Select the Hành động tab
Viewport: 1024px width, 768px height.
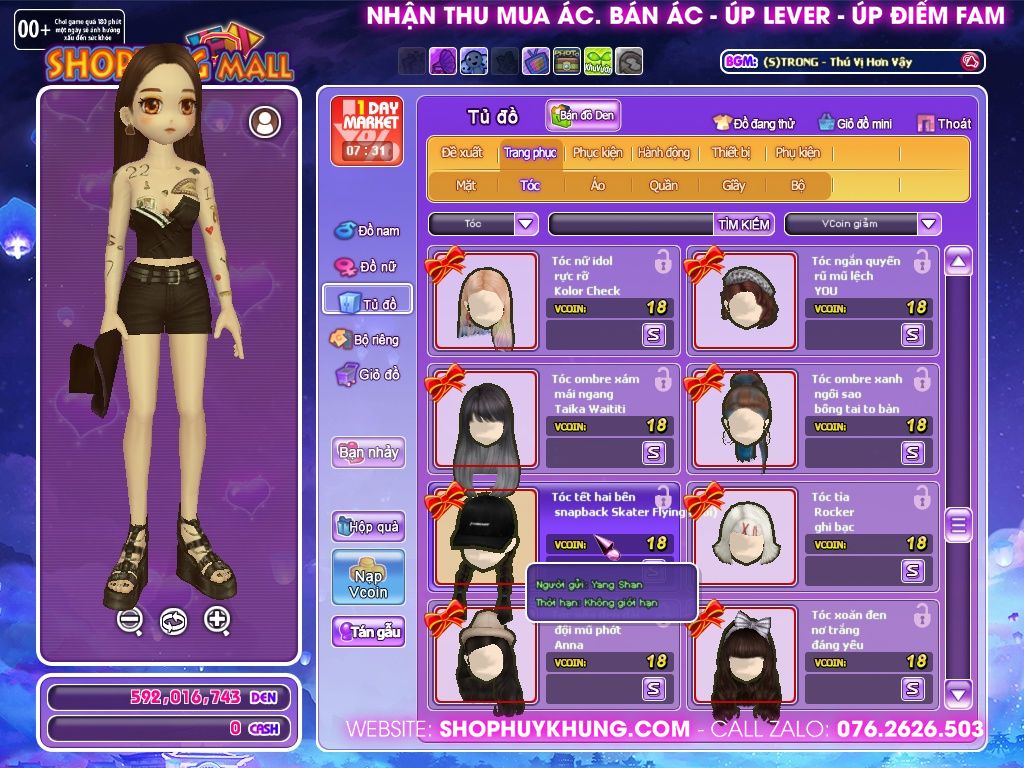(x=664, y=153)
